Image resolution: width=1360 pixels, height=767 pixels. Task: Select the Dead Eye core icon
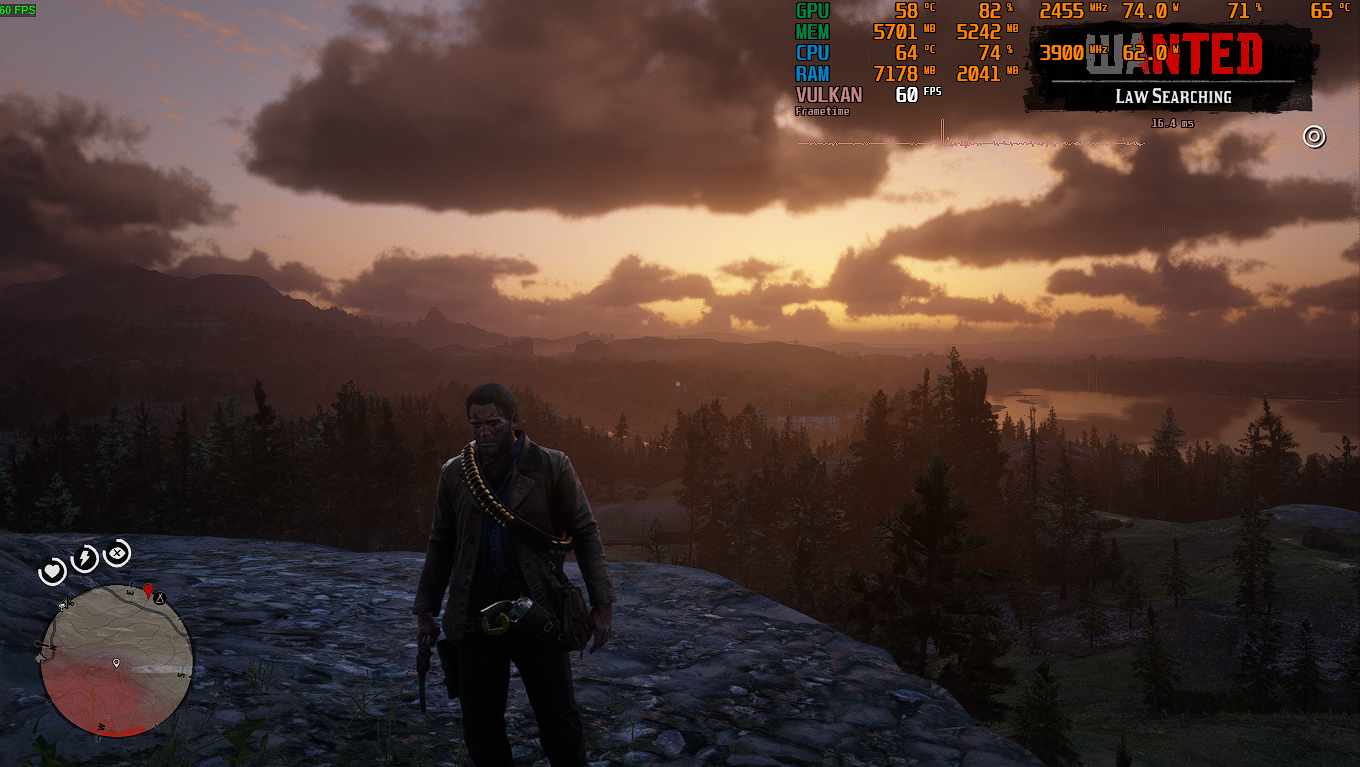point(117,552)
